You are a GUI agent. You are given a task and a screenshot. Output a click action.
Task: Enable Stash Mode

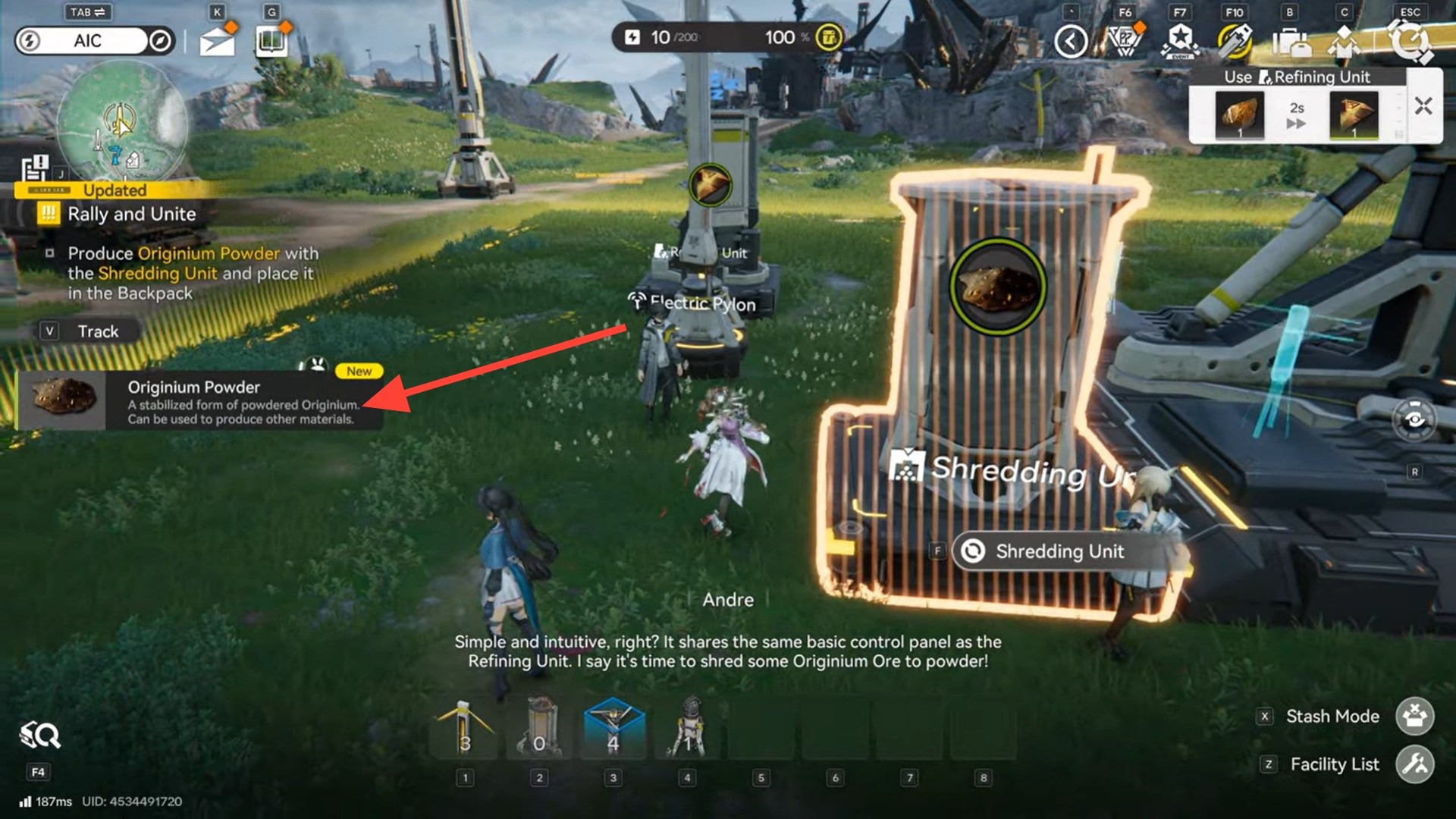1414,717
